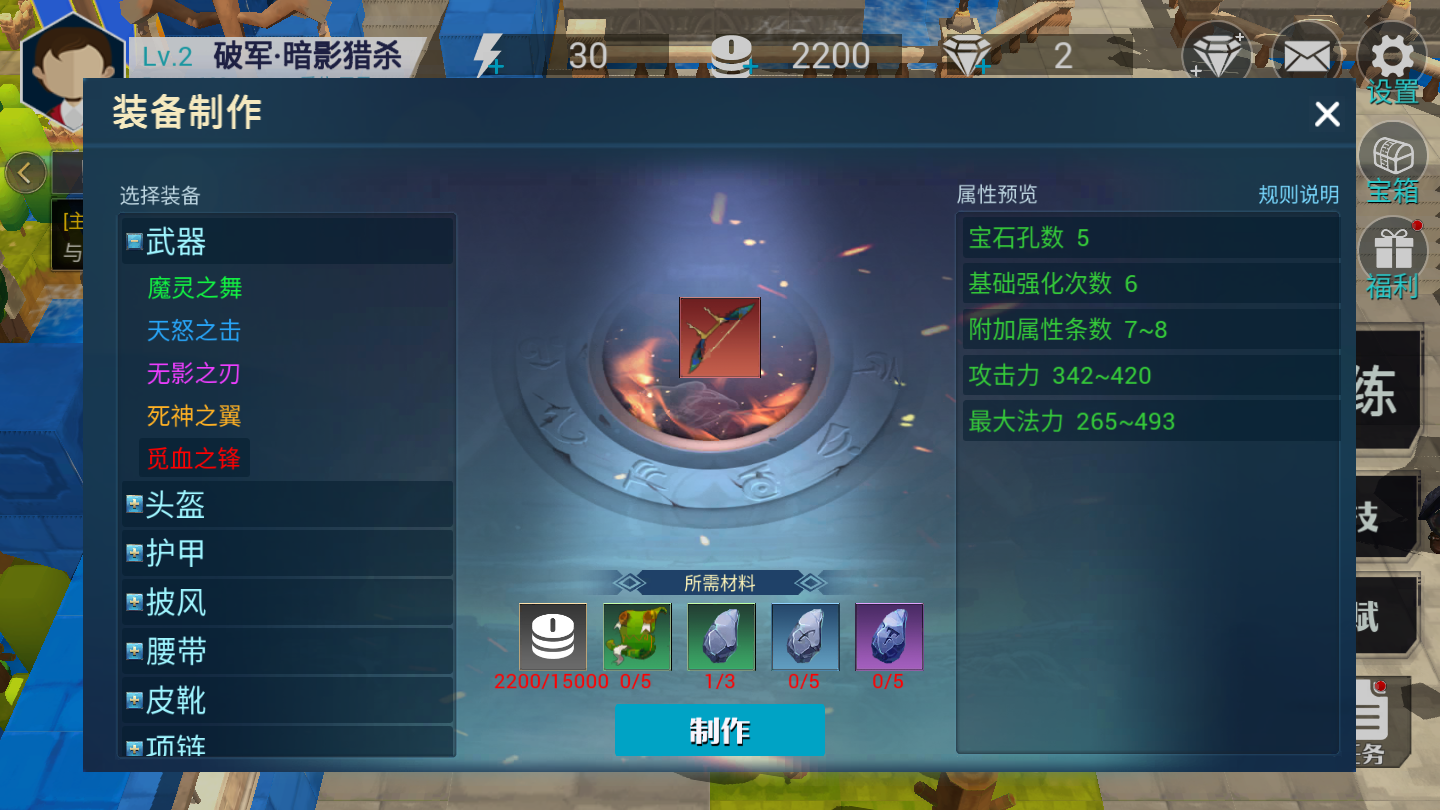Select 天怒之击 from the weapon list
Screen dimensions: 1440x810
(x=192, y=332)
